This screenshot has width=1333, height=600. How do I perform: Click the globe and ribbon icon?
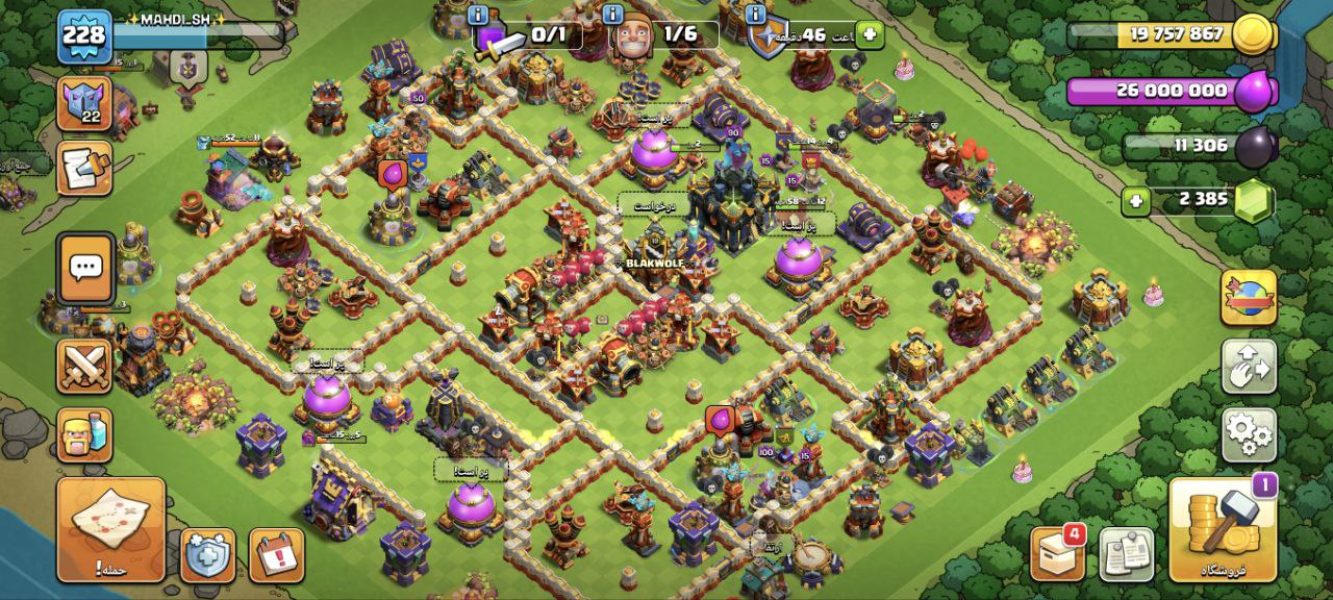tap(1248, 297)
